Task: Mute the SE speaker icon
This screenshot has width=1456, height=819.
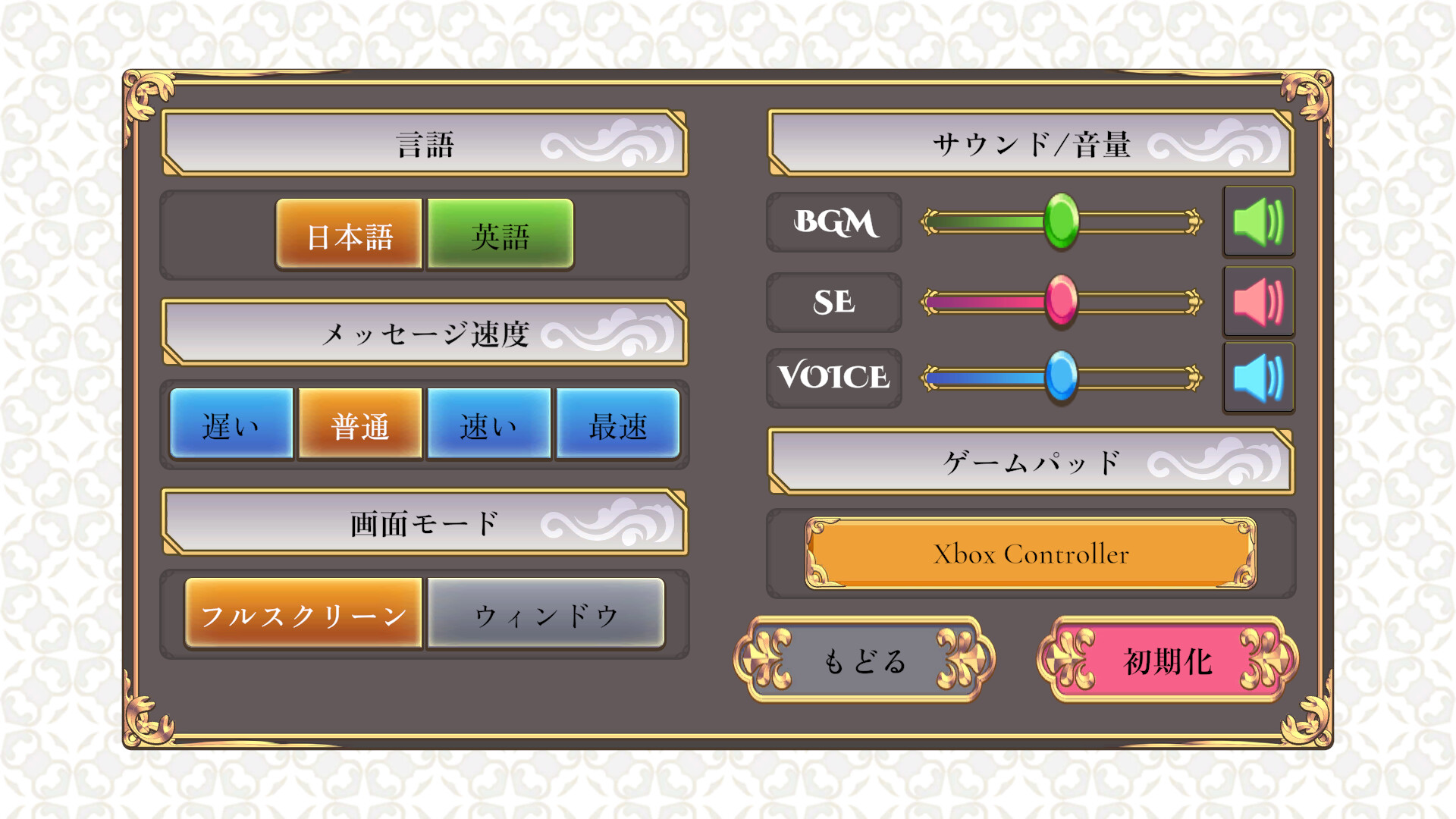Action: coord(1258,302)
